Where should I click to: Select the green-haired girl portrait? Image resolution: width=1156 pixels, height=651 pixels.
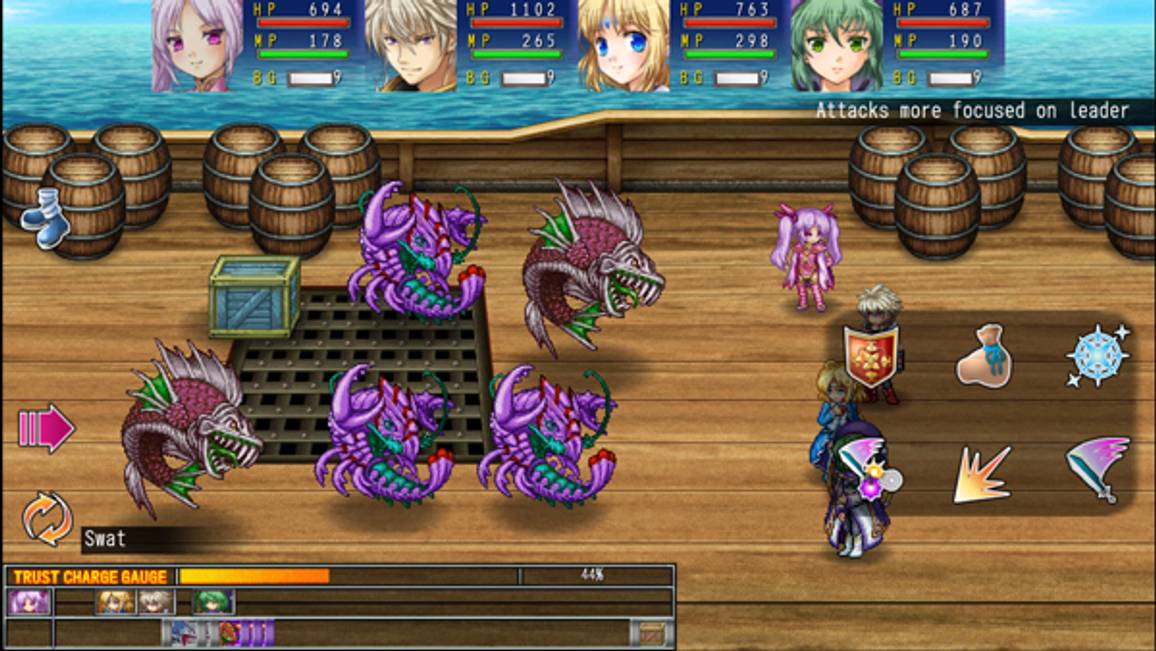pyautogui.click(x=836, y=46)
